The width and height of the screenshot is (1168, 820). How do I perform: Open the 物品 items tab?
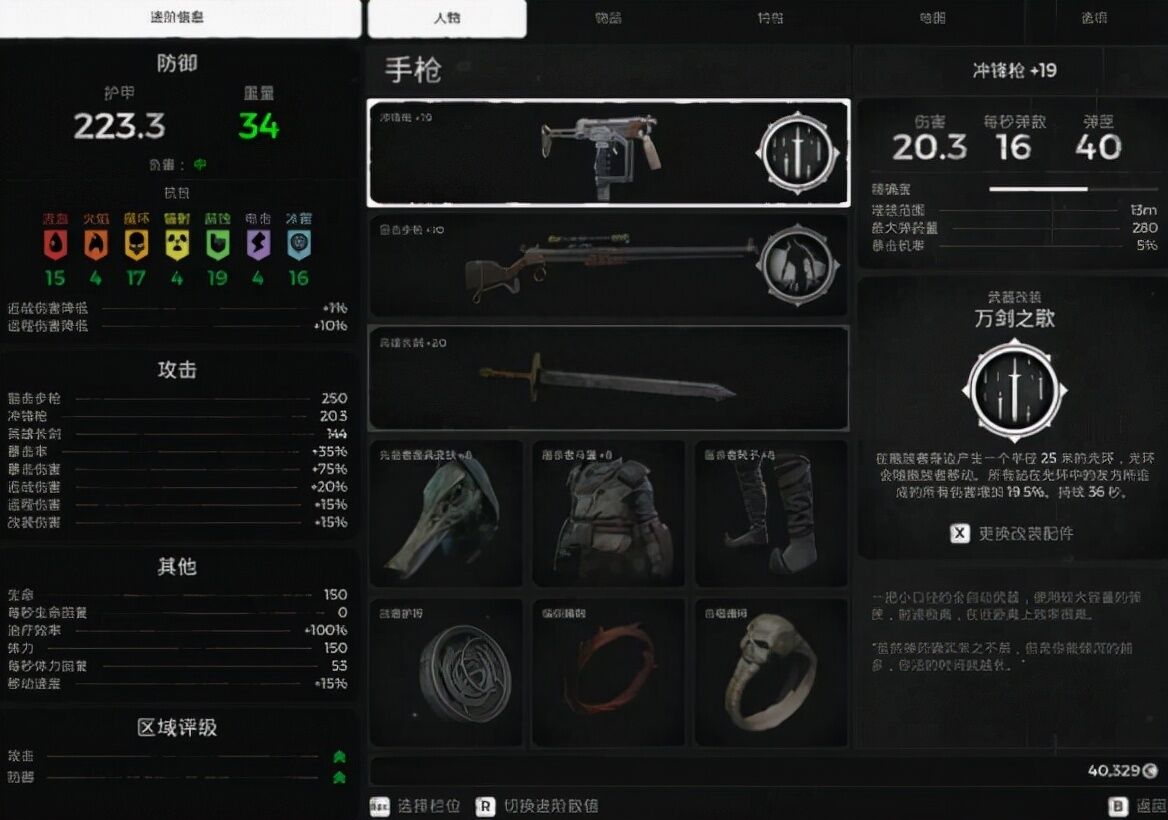(x=608, y=18)
